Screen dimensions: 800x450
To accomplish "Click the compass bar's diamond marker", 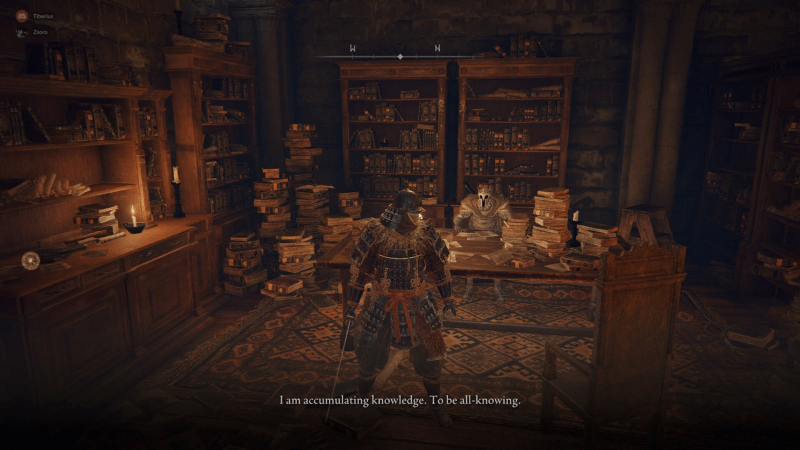I will pyautogui.click(x=400, y=56).
